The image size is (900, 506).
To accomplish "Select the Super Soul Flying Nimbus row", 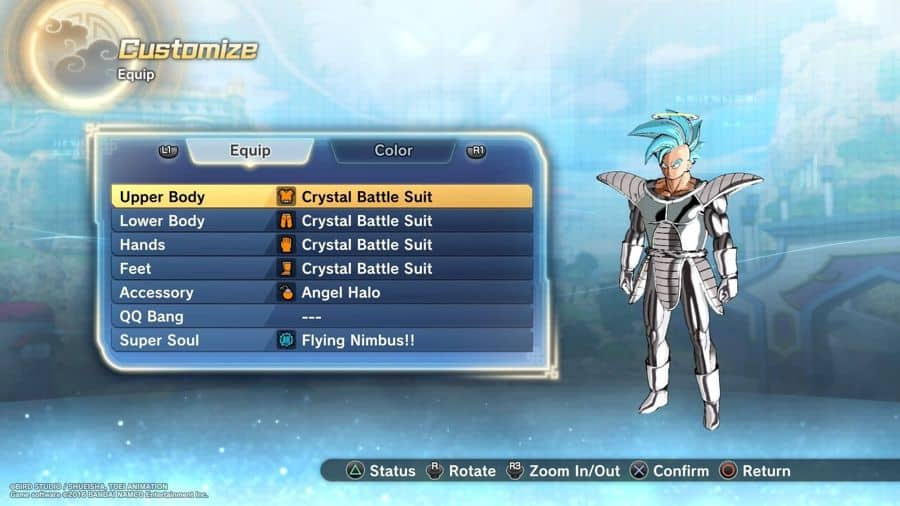I will 322,341.
